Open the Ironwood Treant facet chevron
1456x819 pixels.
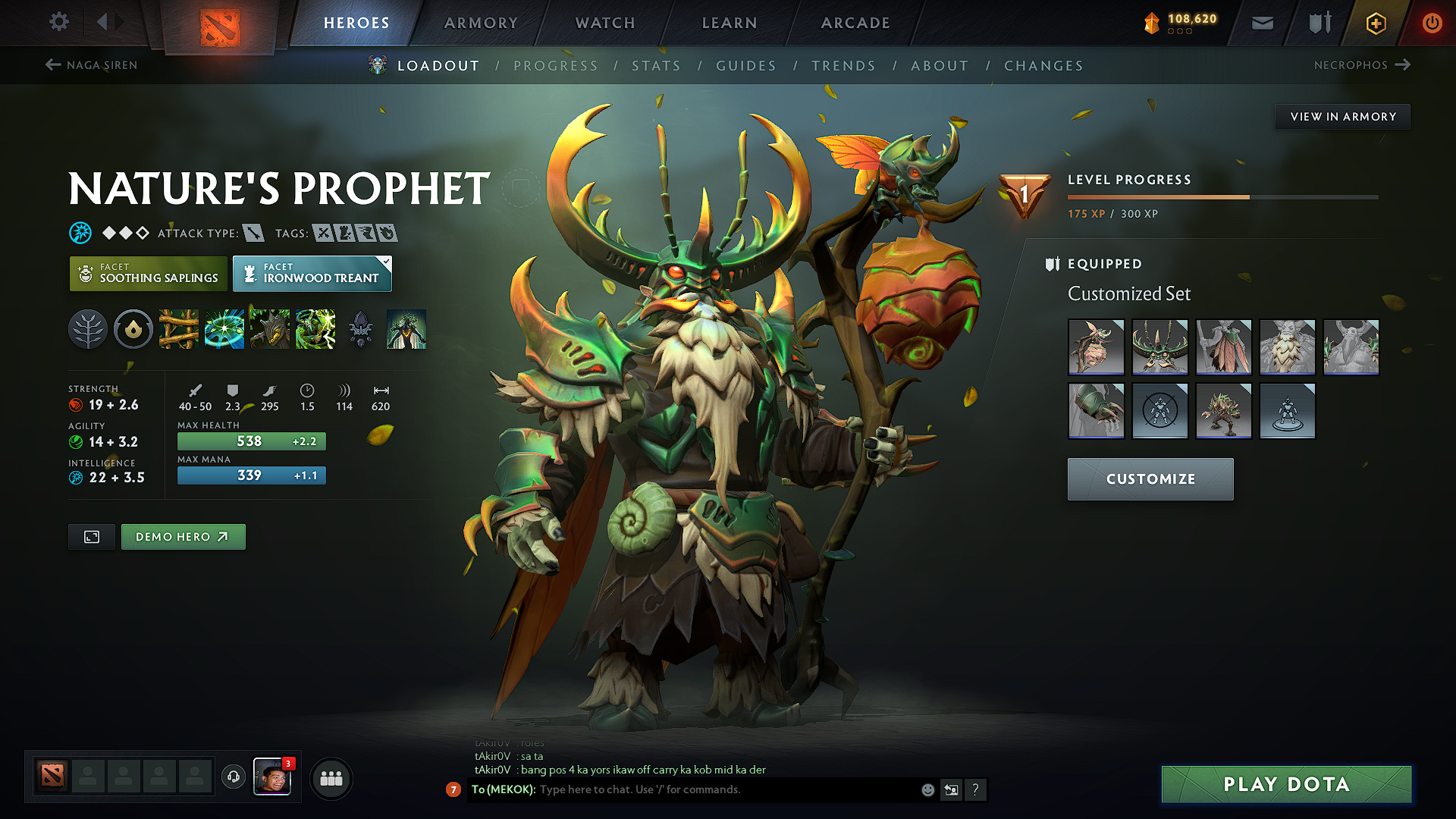tap(385, 263)
